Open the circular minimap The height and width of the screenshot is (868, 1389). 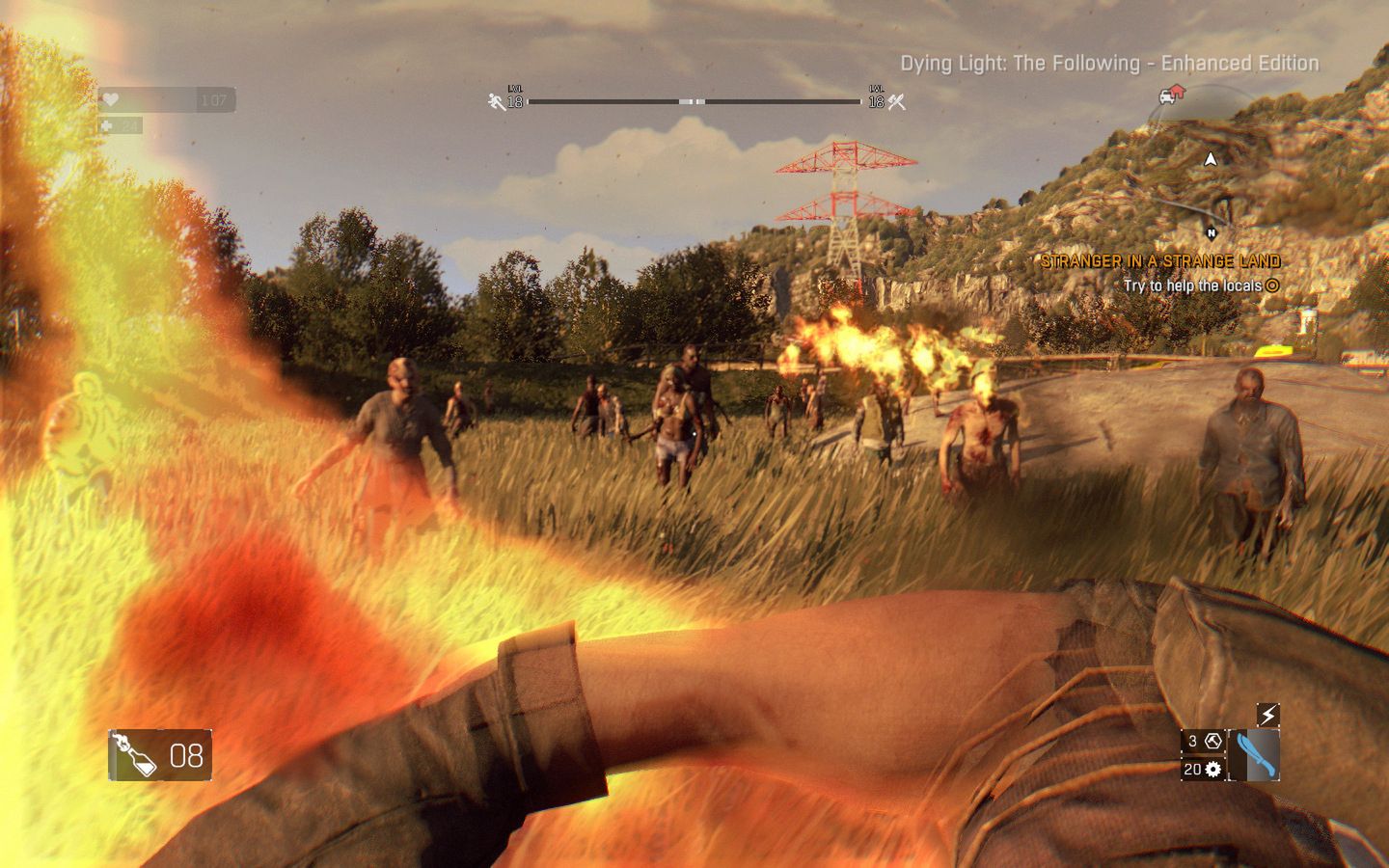point(1206,164)
